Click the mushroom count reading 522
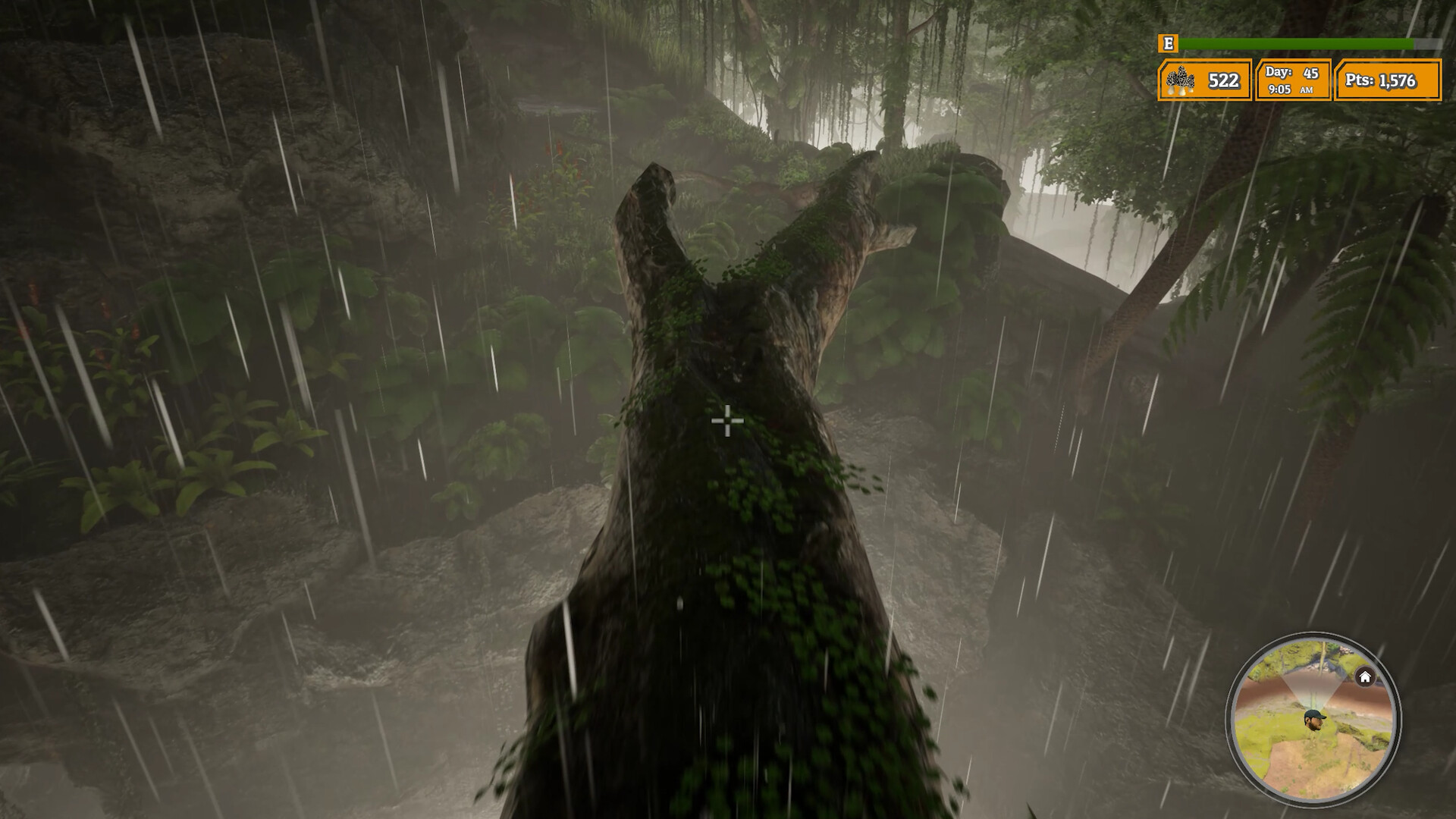 [x=1223, y=78]
